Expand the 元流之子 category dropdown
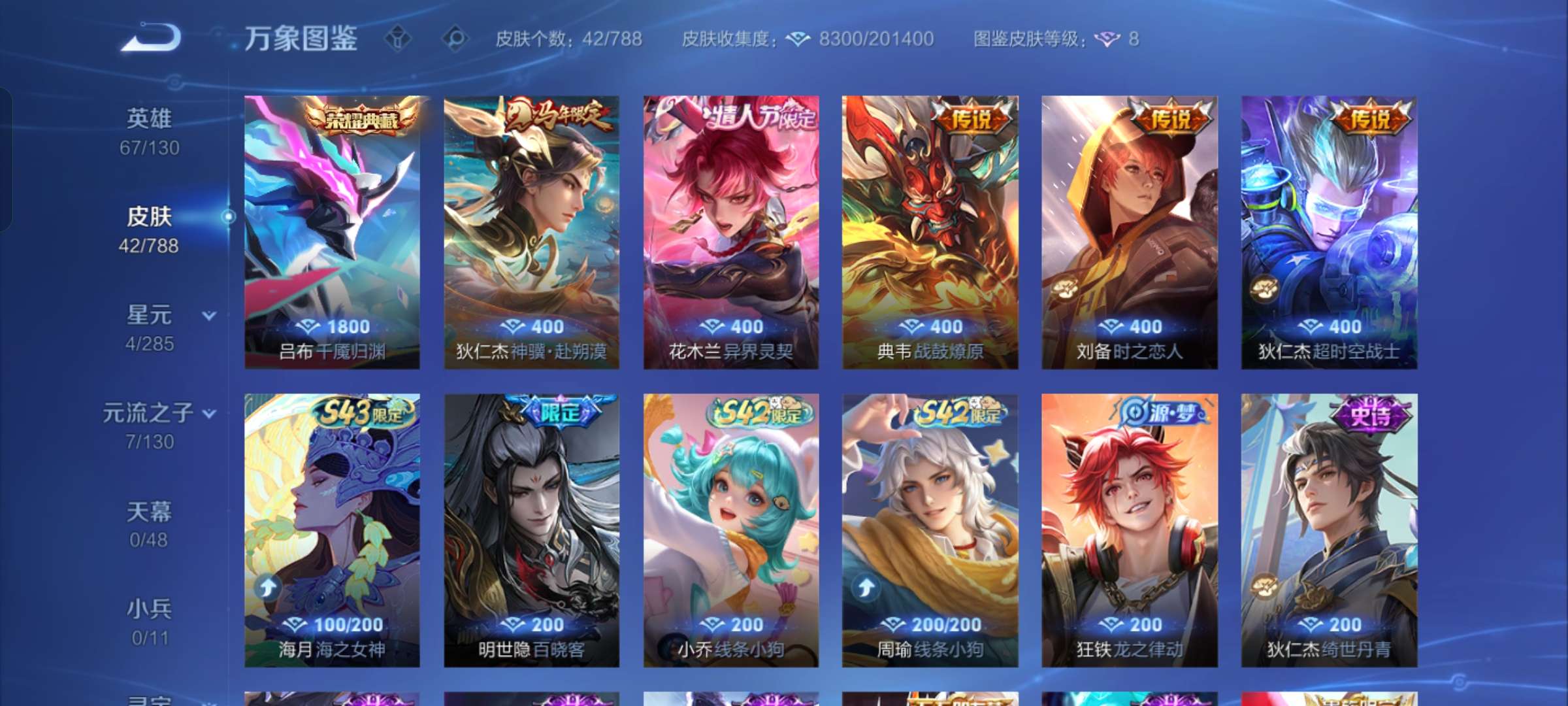Screen dimensions: 1568x706 click(x=210, y=413)
